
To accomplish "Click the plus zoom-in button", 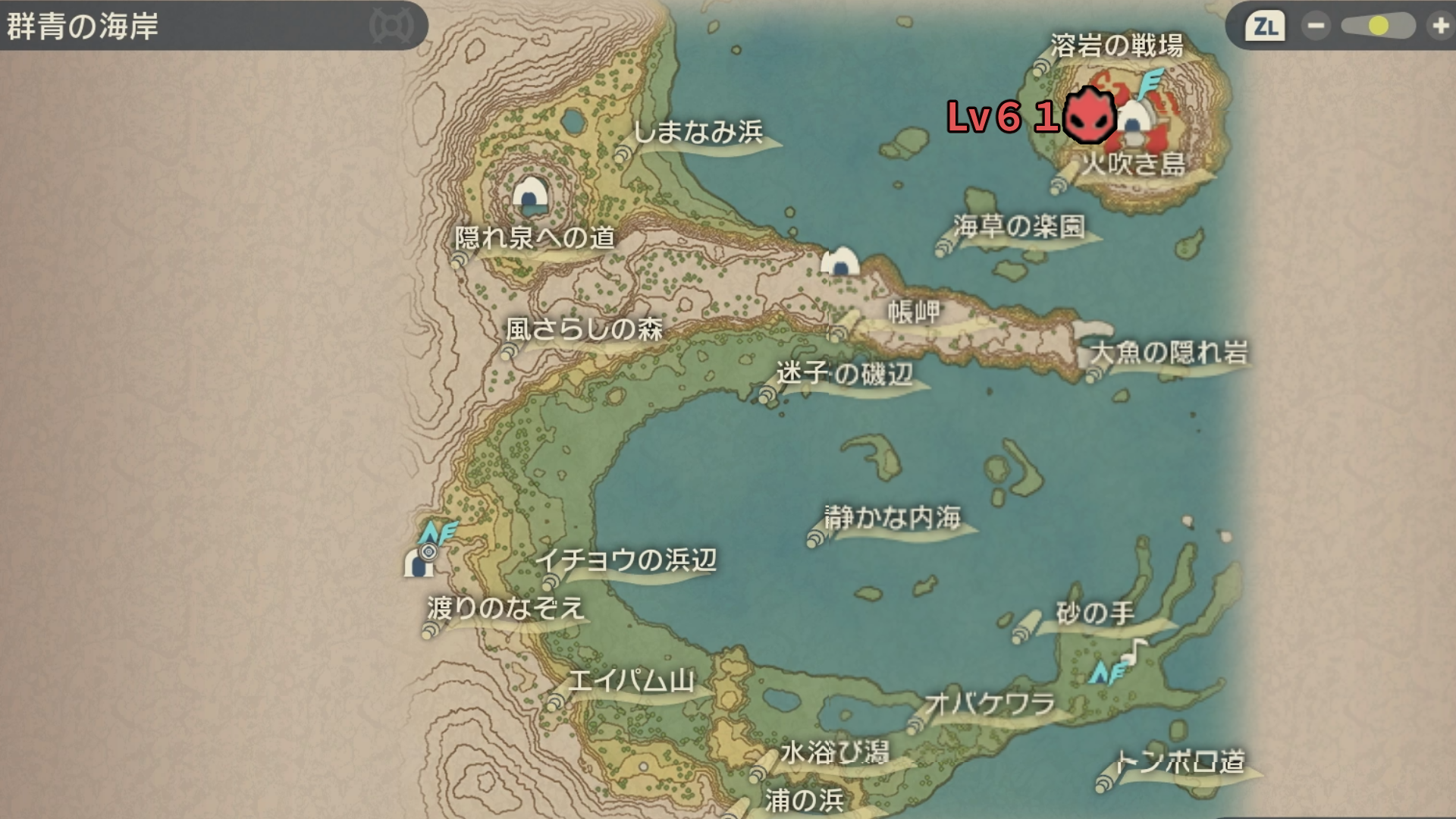I will [x=1439, y=27].
